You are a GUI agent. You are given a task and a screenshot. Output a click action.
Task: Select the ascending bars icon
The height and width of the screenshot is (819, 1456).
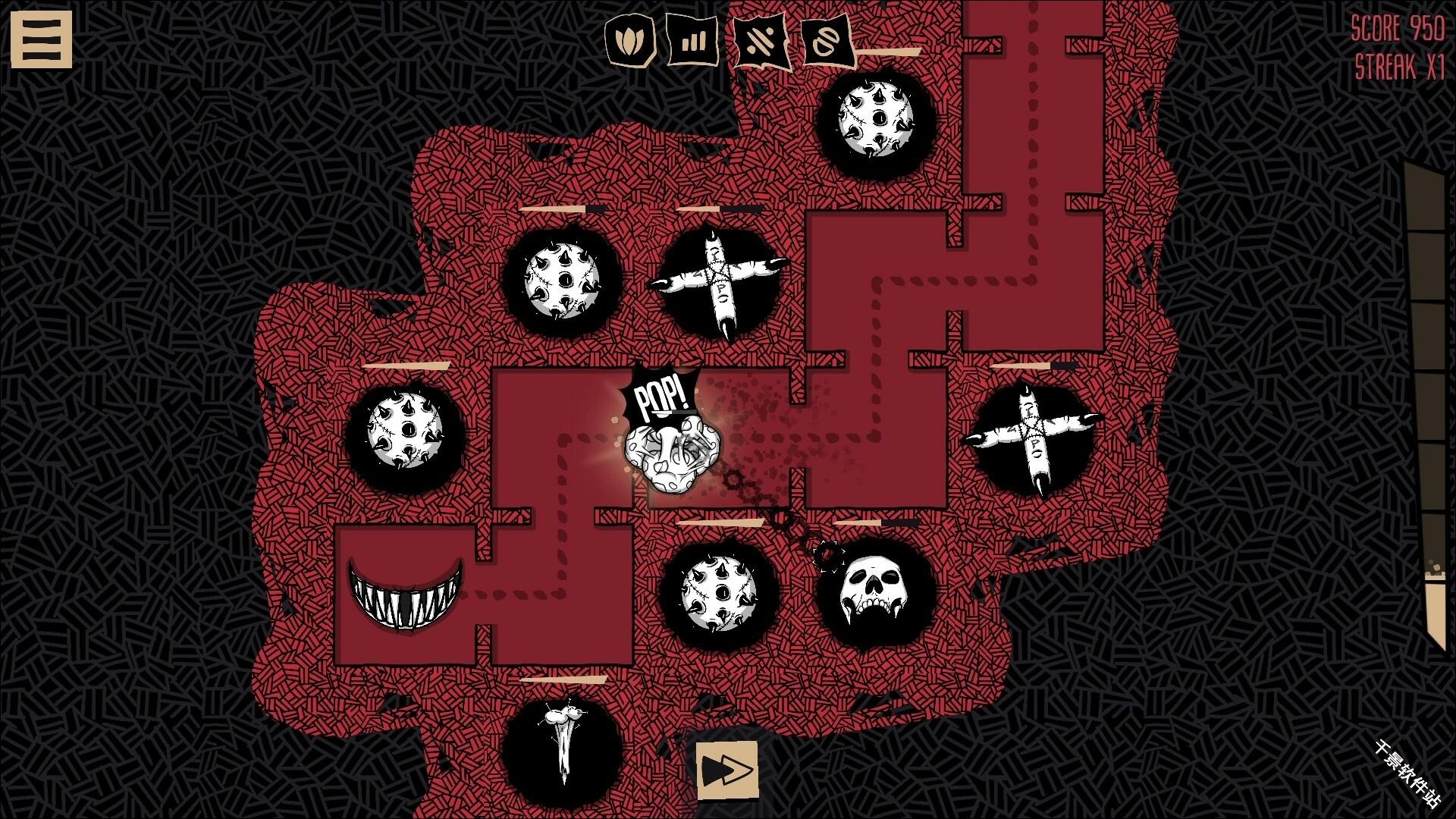692,40
